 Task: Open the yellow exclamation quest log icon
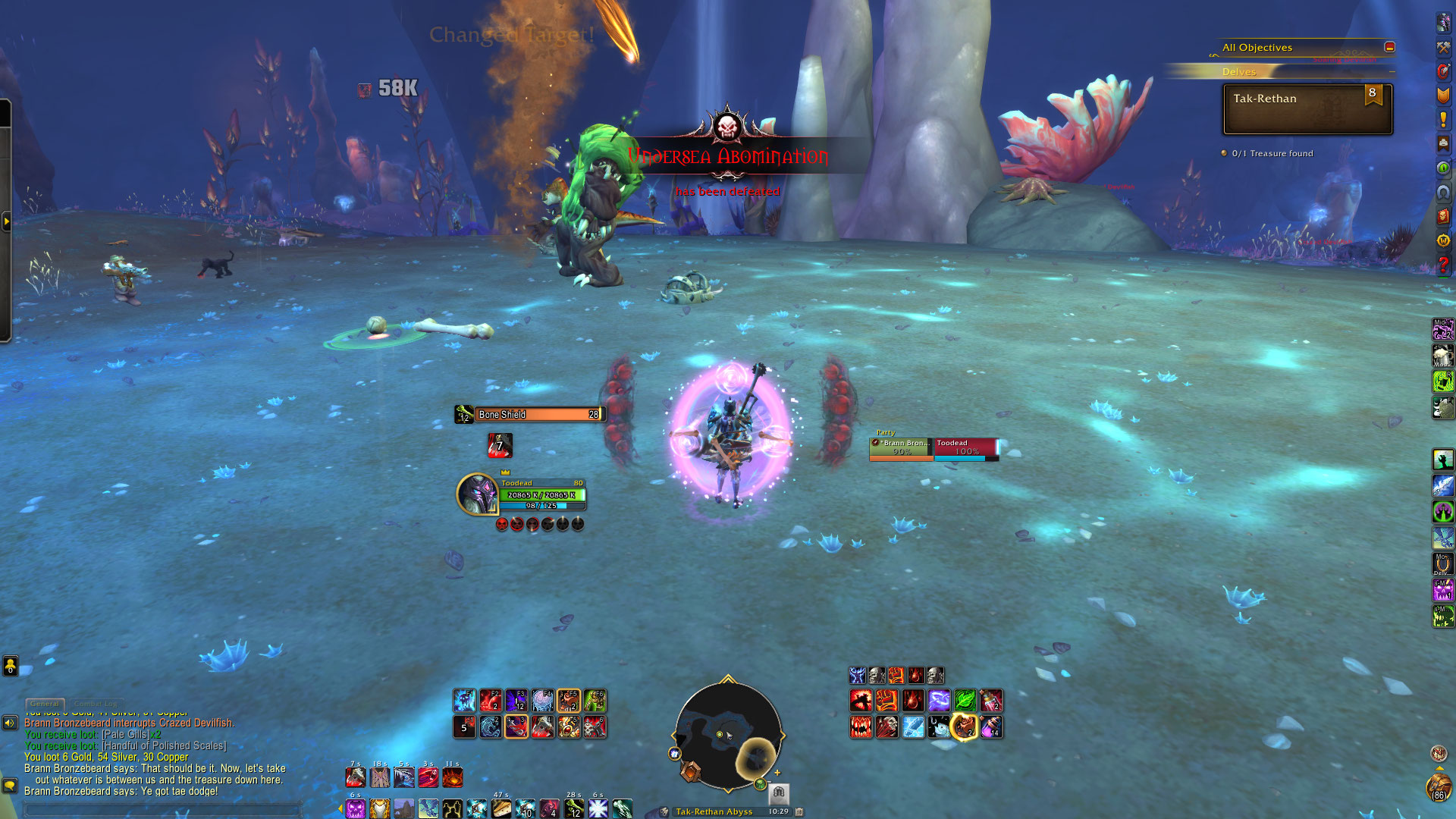click(x=1443, y=119)
